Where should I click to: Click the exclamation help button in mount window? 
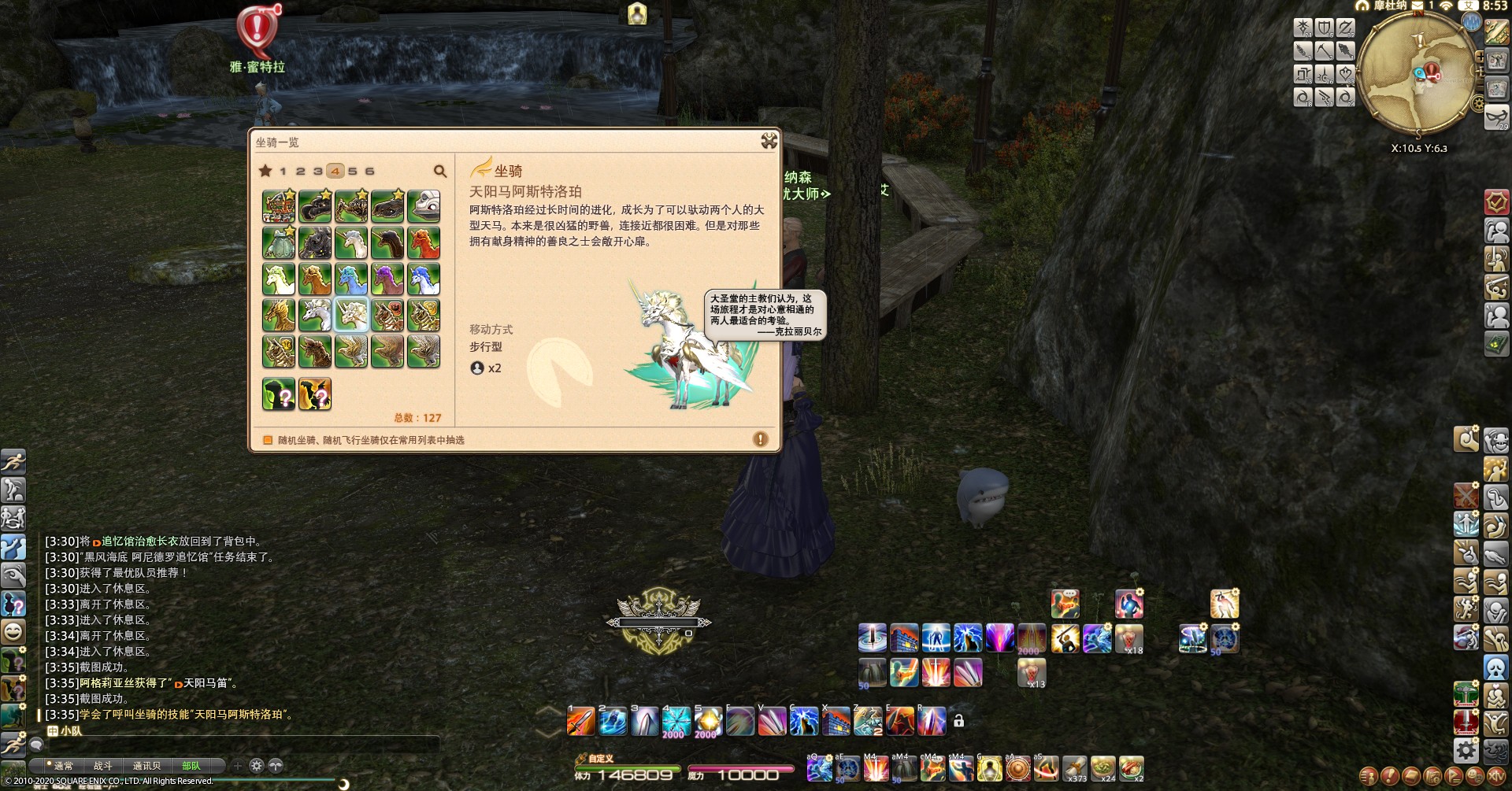[x=760, y=439]
